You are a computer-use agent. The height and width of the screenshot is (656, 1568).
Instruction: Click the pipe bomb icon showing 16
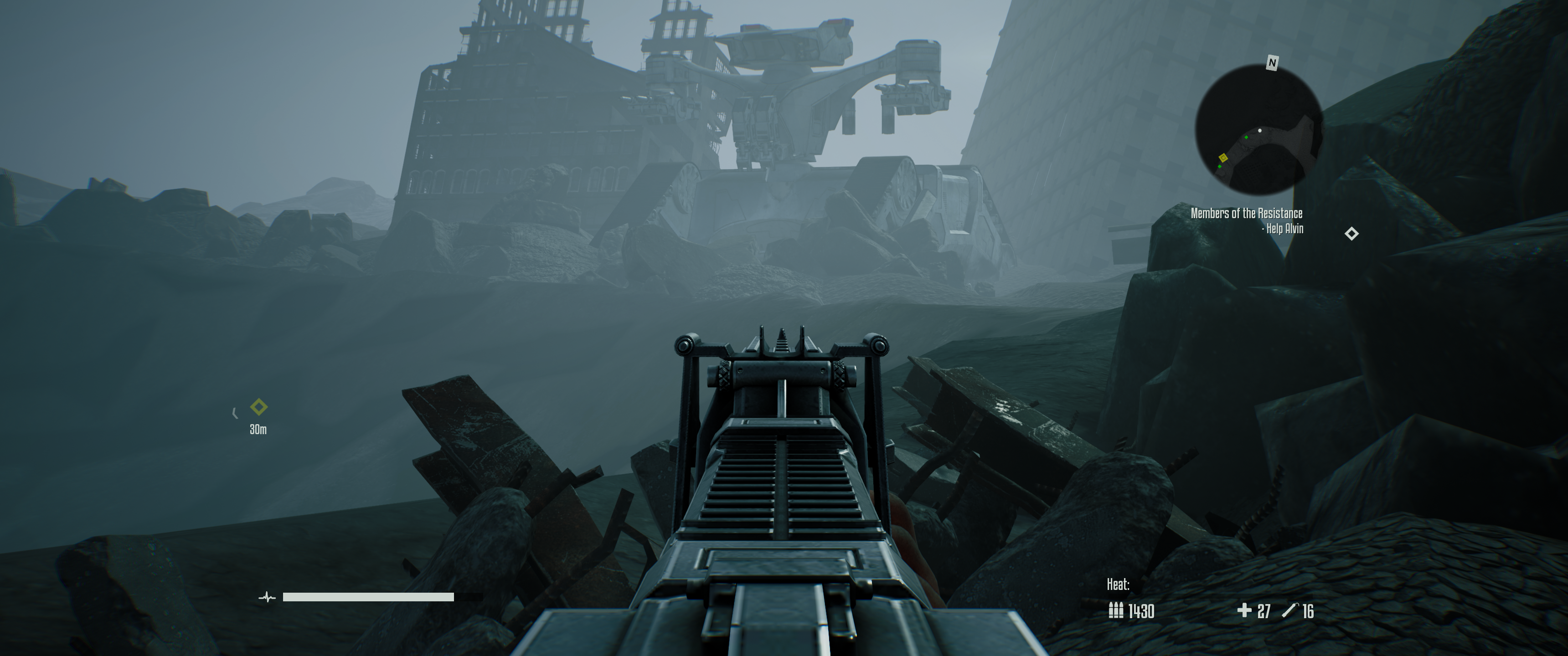1292,611
